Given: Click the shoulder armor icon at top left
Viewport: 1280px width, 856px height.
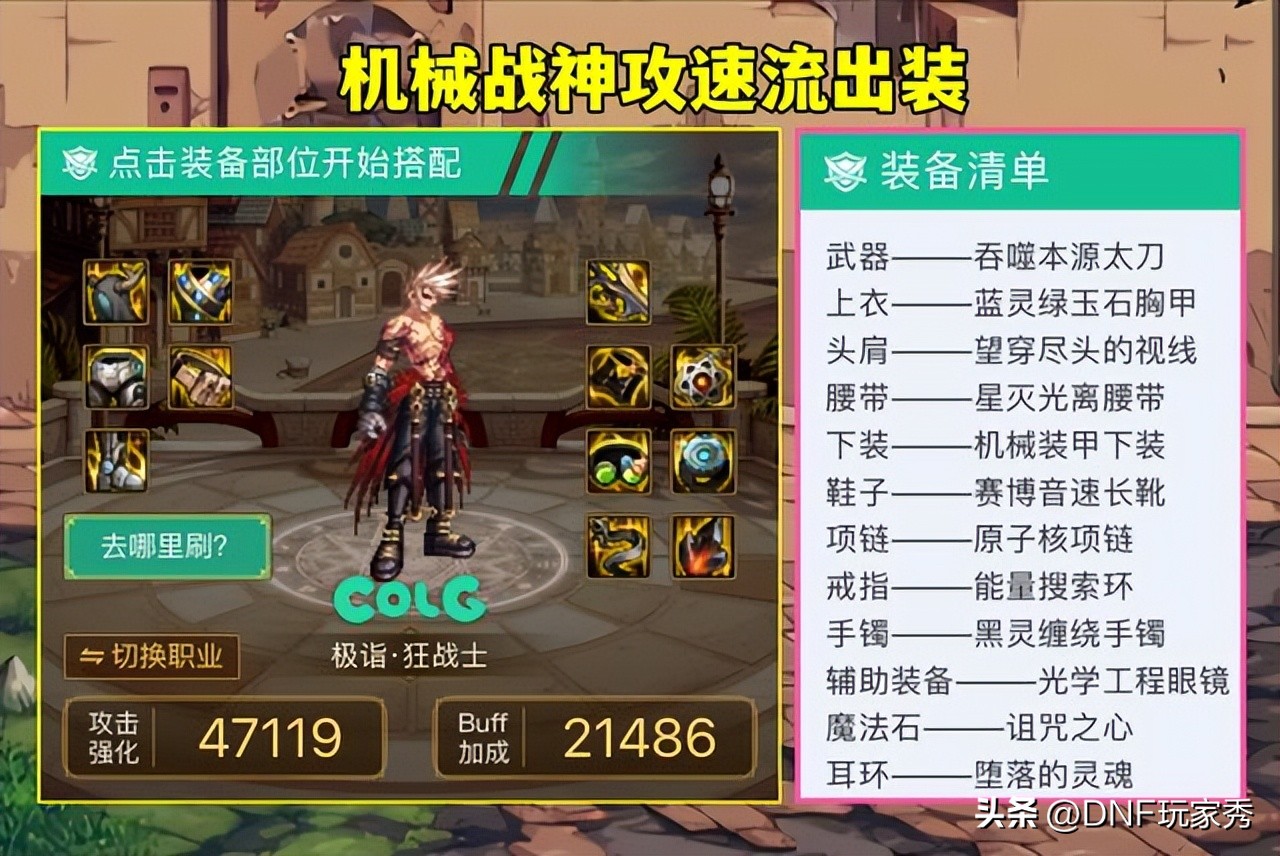Looking at the screenshot, I should click(115, 292).
